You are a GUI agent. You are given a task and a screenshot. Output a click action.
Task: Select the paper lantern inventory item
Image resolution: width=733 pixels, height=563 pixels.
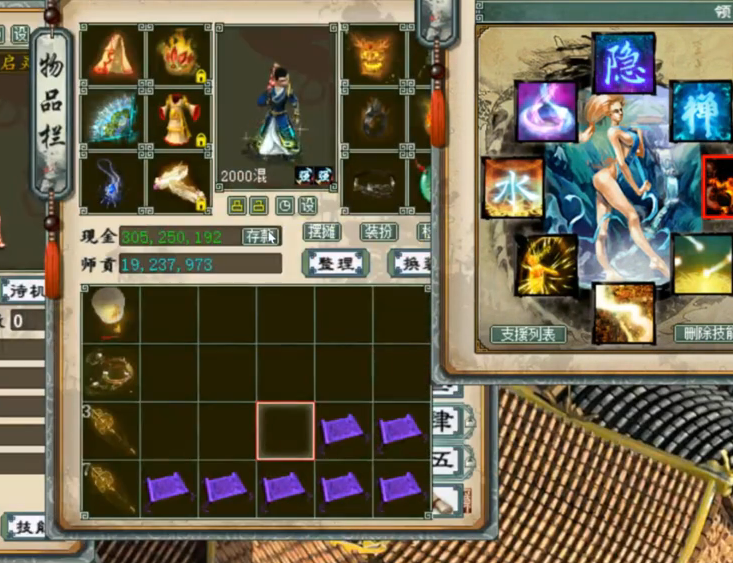coord(109,313)
